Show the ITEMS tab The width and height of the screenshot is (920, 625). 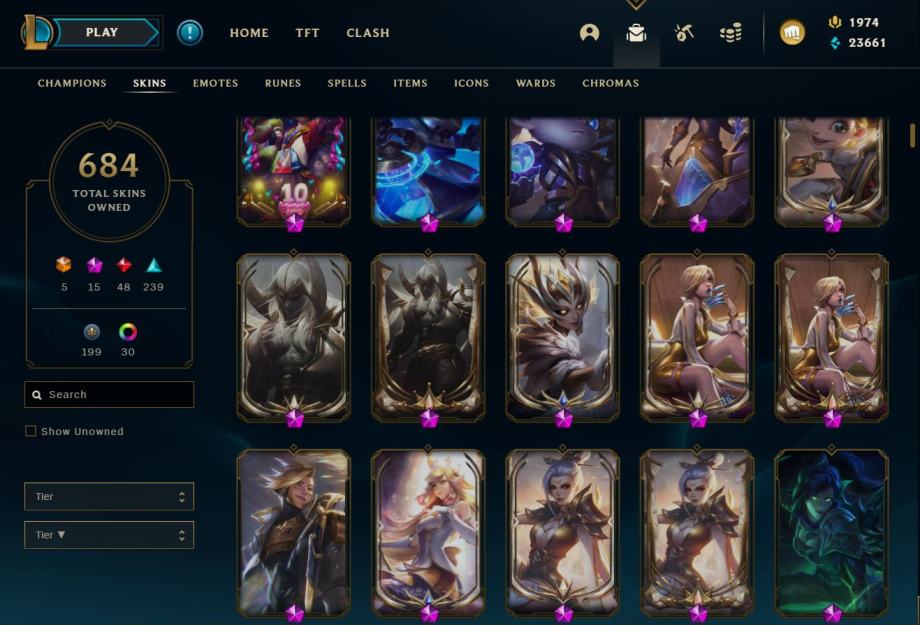click(410, 83)
